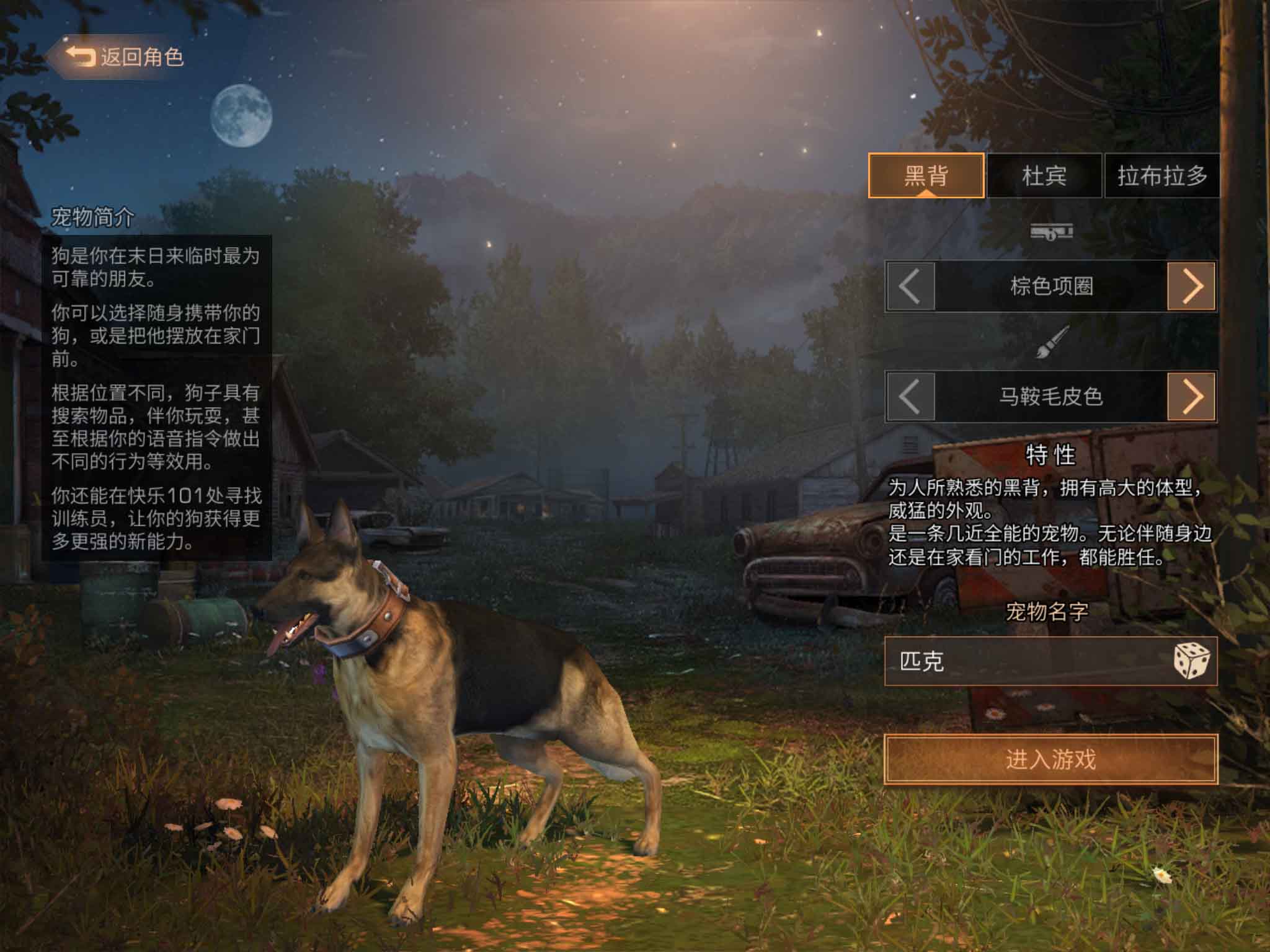This screenshot has width=1270, height=952.
Task: Choose the 拉布拉多 breed tab
Action: [x=1162, y=176]
